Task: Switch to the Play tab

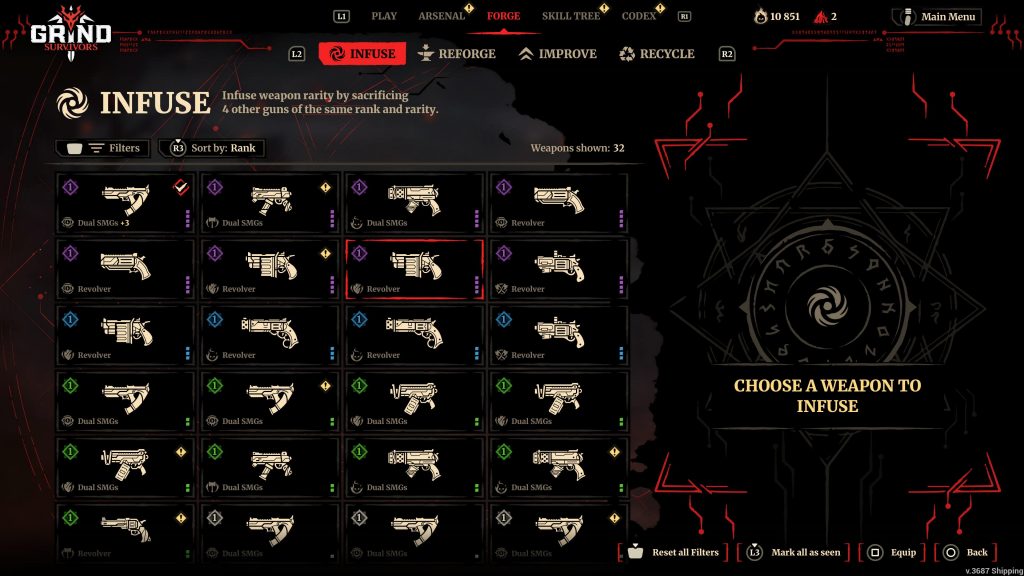Action: 384,16
